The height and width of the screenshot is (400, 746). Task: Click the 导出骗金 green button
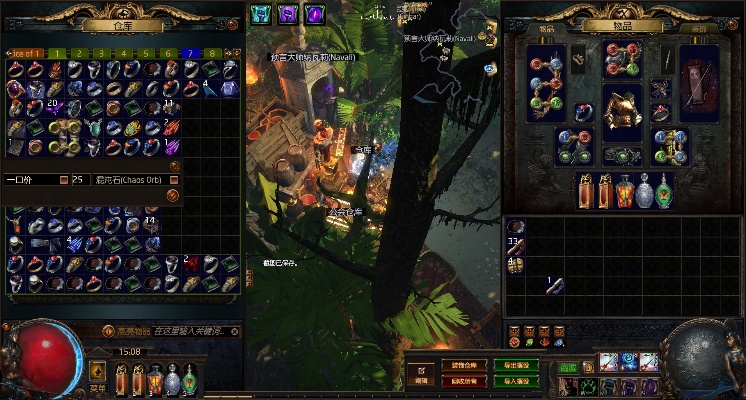point(515,364)
